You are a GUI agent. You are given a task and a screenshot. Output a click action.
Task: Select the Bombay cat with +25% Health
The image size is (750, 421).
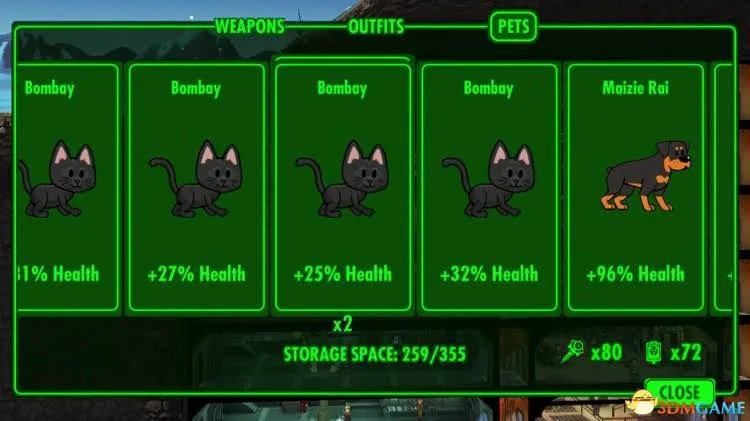342,188
